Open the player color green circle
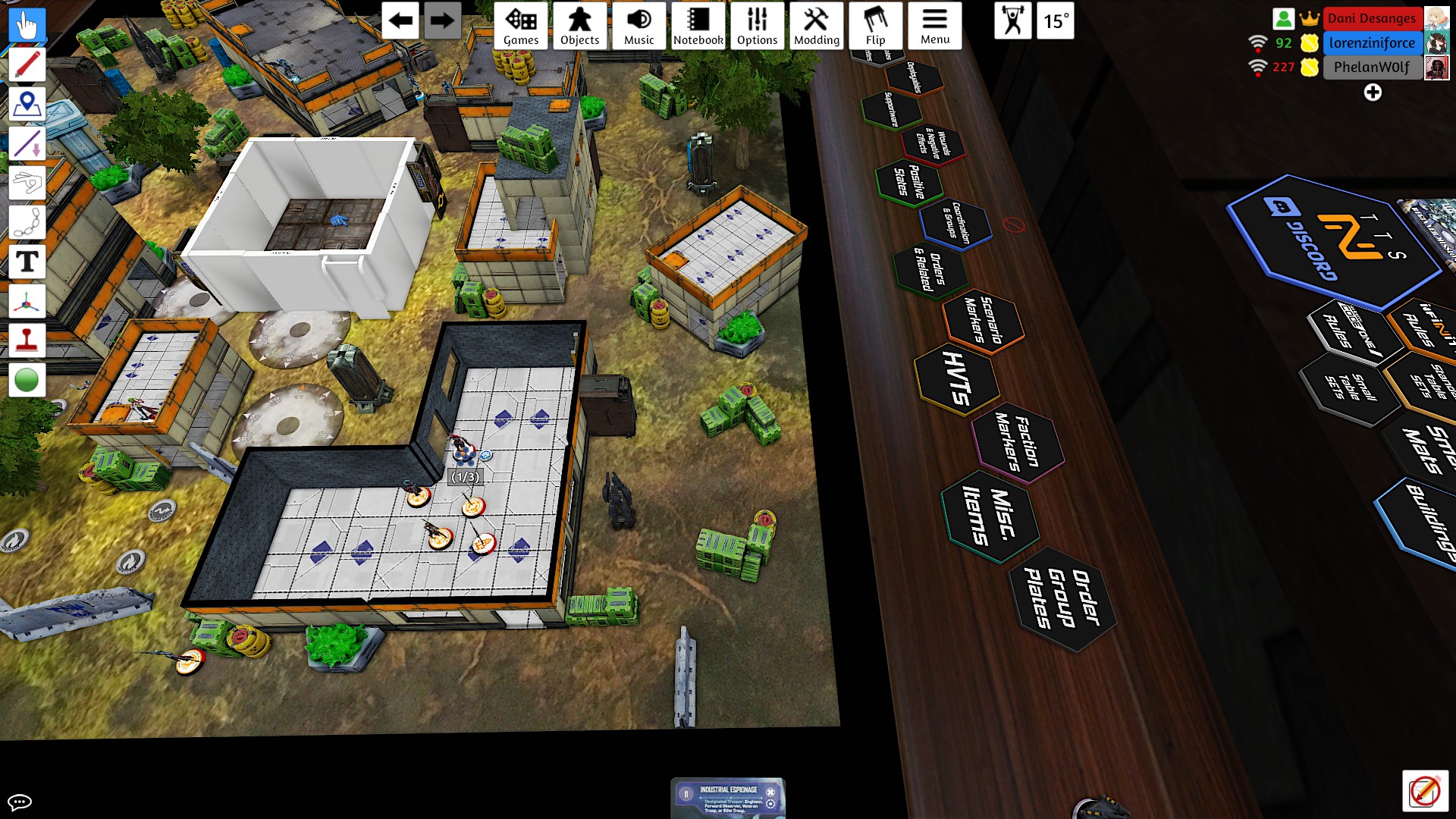The height and width of the screenshot is (819, 1456). tap(27, 380)
